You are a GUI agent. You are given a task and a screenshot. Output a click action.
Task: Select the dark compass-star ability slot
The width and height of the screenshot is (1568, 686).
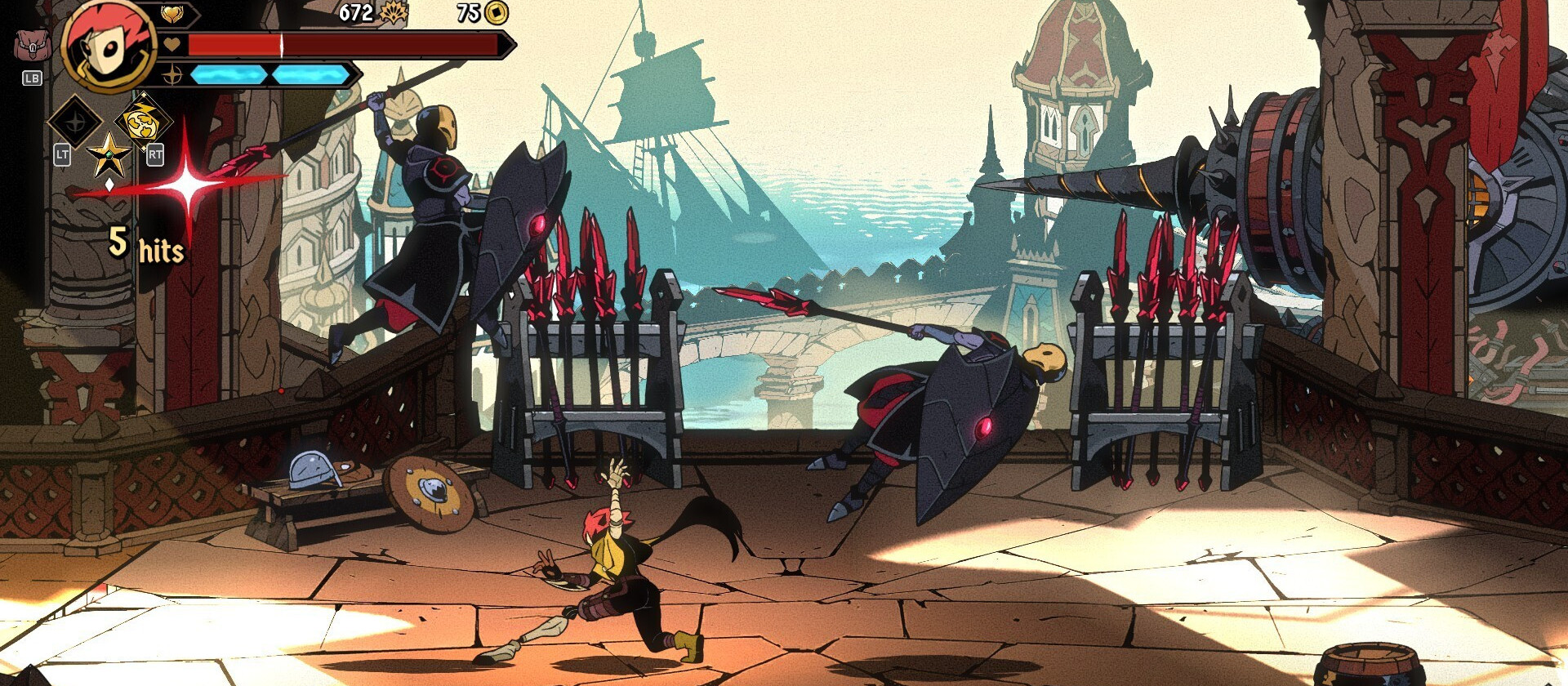pos(75,122)
